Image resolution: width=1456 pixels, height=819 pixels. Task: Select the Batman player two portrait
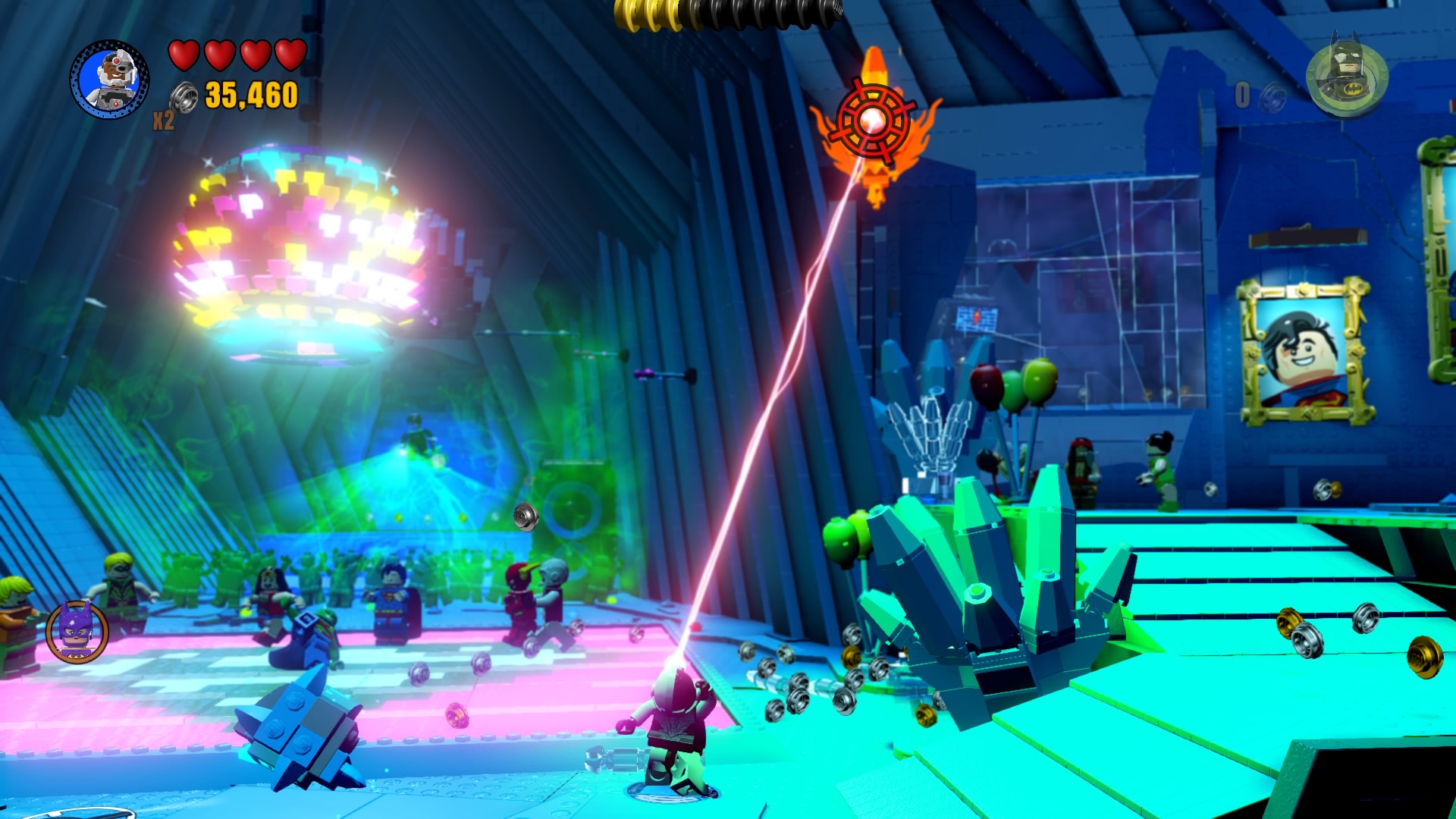tap(1347, 77)
